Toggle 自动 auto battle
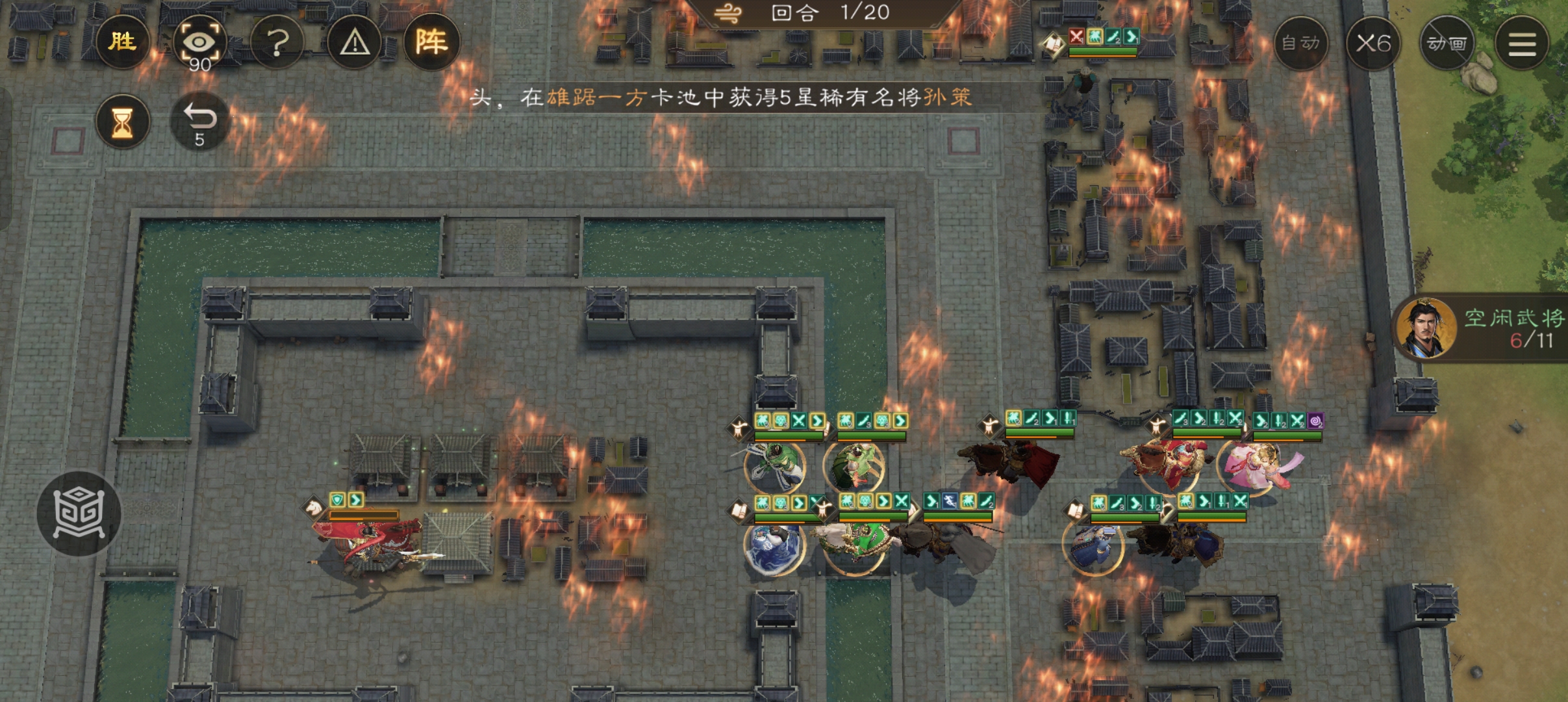Image resolution: width=1568 pixels, height=702 pixels. tap(1300, 44)
